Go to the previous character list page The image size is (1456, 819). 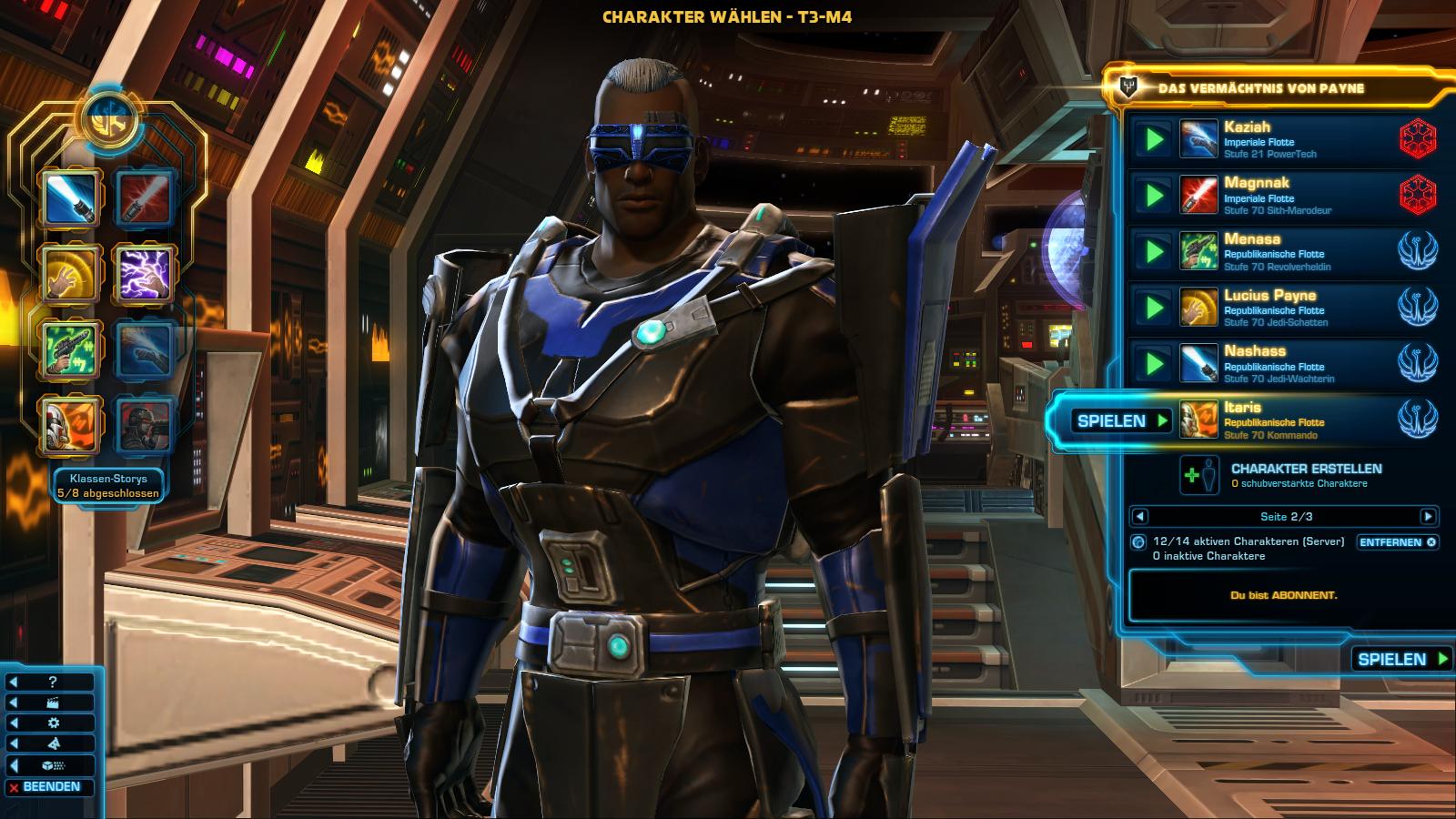click(1139, 517)
